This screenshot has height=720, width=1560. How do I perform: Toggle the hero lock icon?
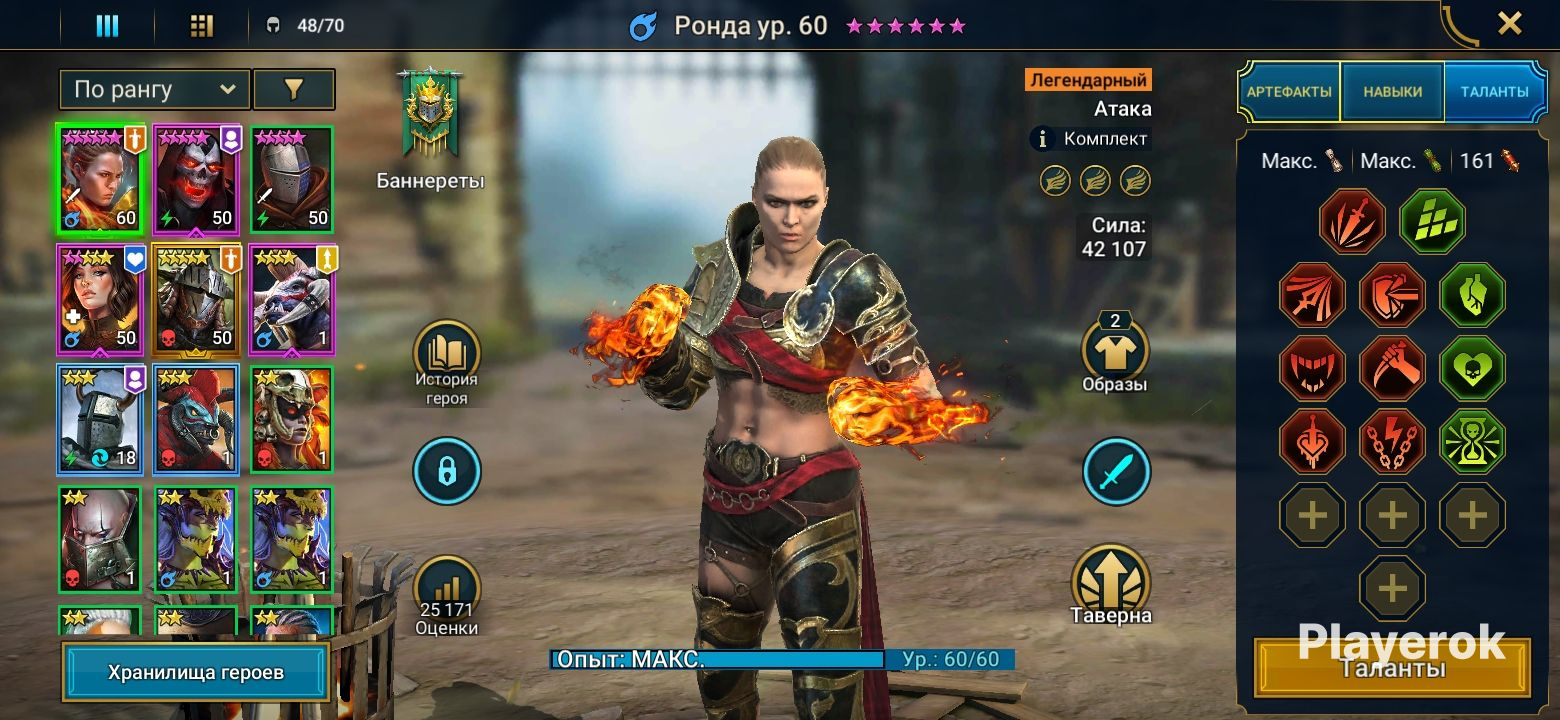pyautogui.click(x=447, y=471)
